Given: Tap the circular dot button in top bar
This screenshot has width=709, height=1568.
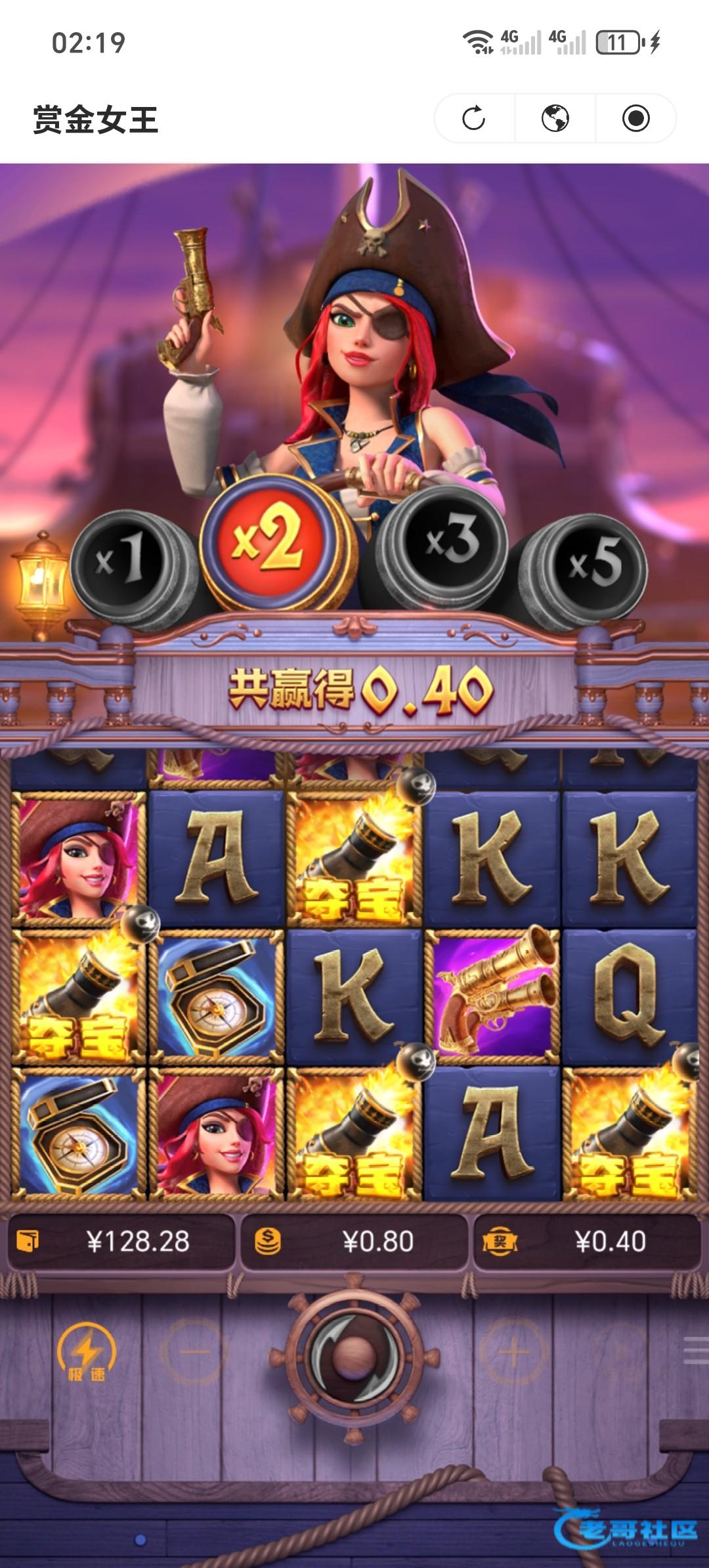Looking at the screenshot, I should tap(635, 119).
